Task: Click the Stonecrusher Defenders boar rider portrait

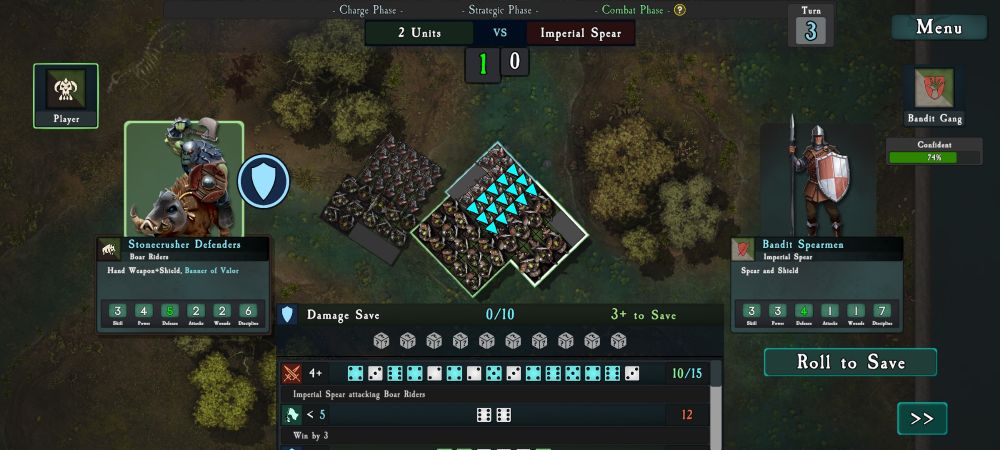Action: pos(184,178)
